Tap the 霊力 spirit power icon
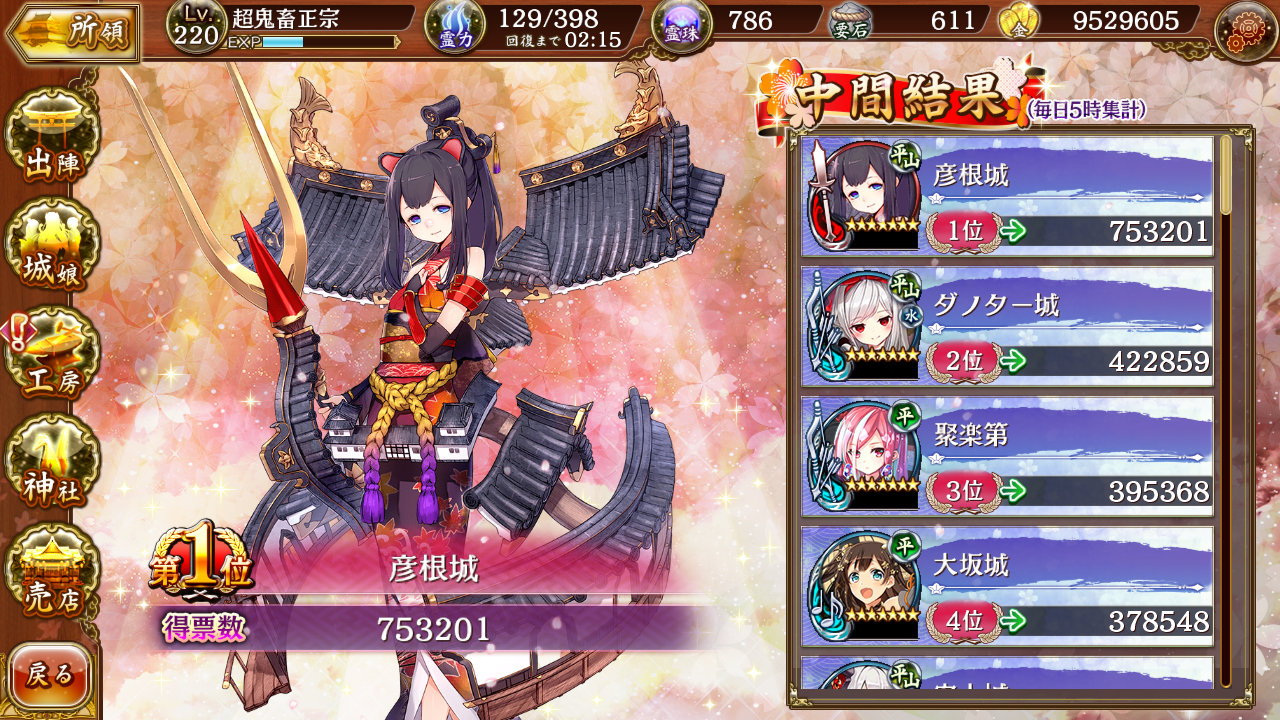1280x720 pixels. (456, 27)
